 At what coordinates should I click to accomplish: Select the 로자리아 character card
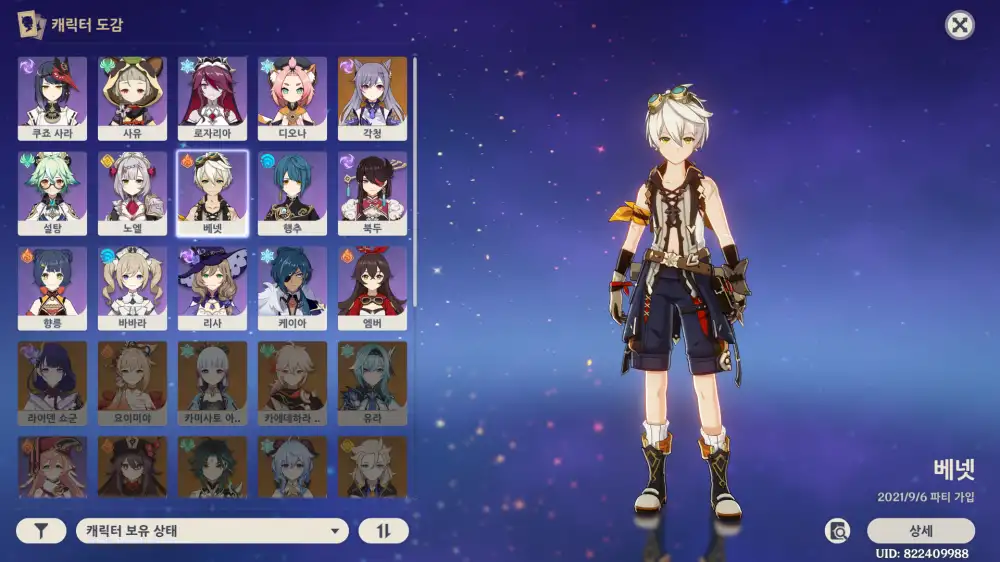tap(212, 98)
